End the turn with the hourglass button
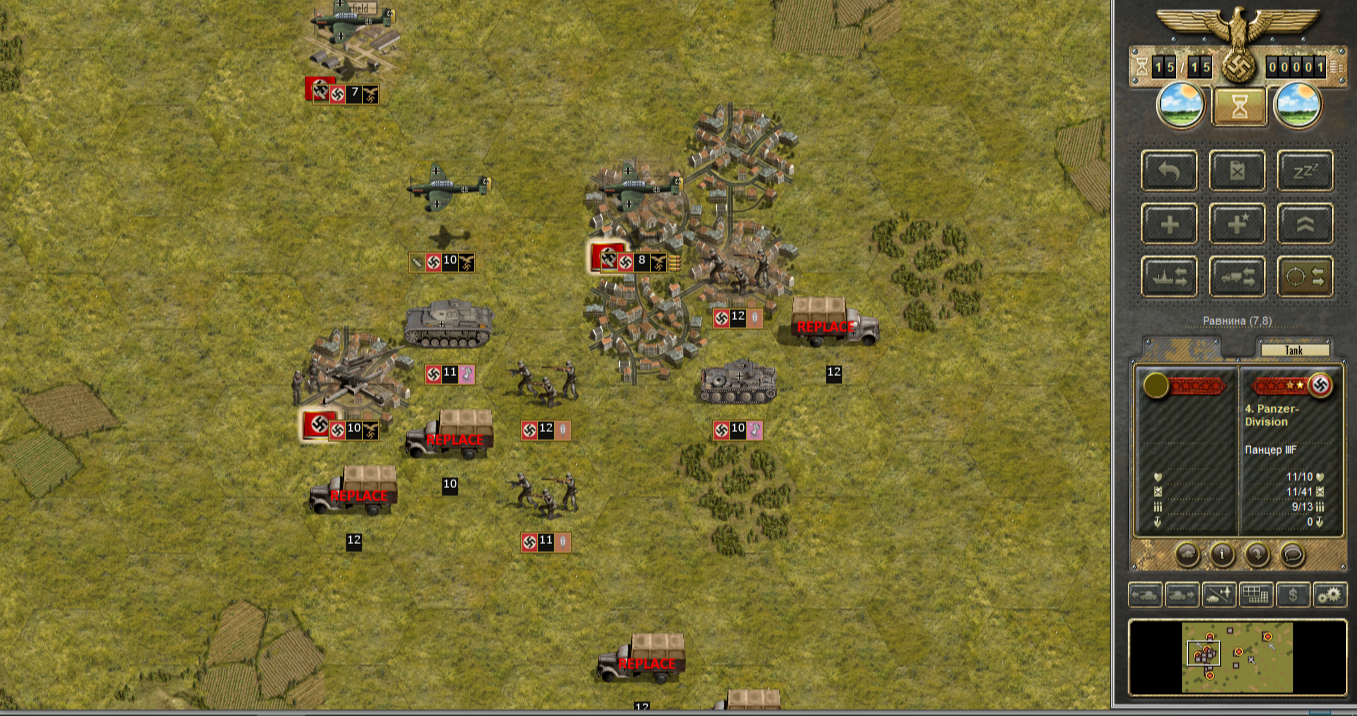This screenshot has width=1357, height=716. click(1239, 106)
